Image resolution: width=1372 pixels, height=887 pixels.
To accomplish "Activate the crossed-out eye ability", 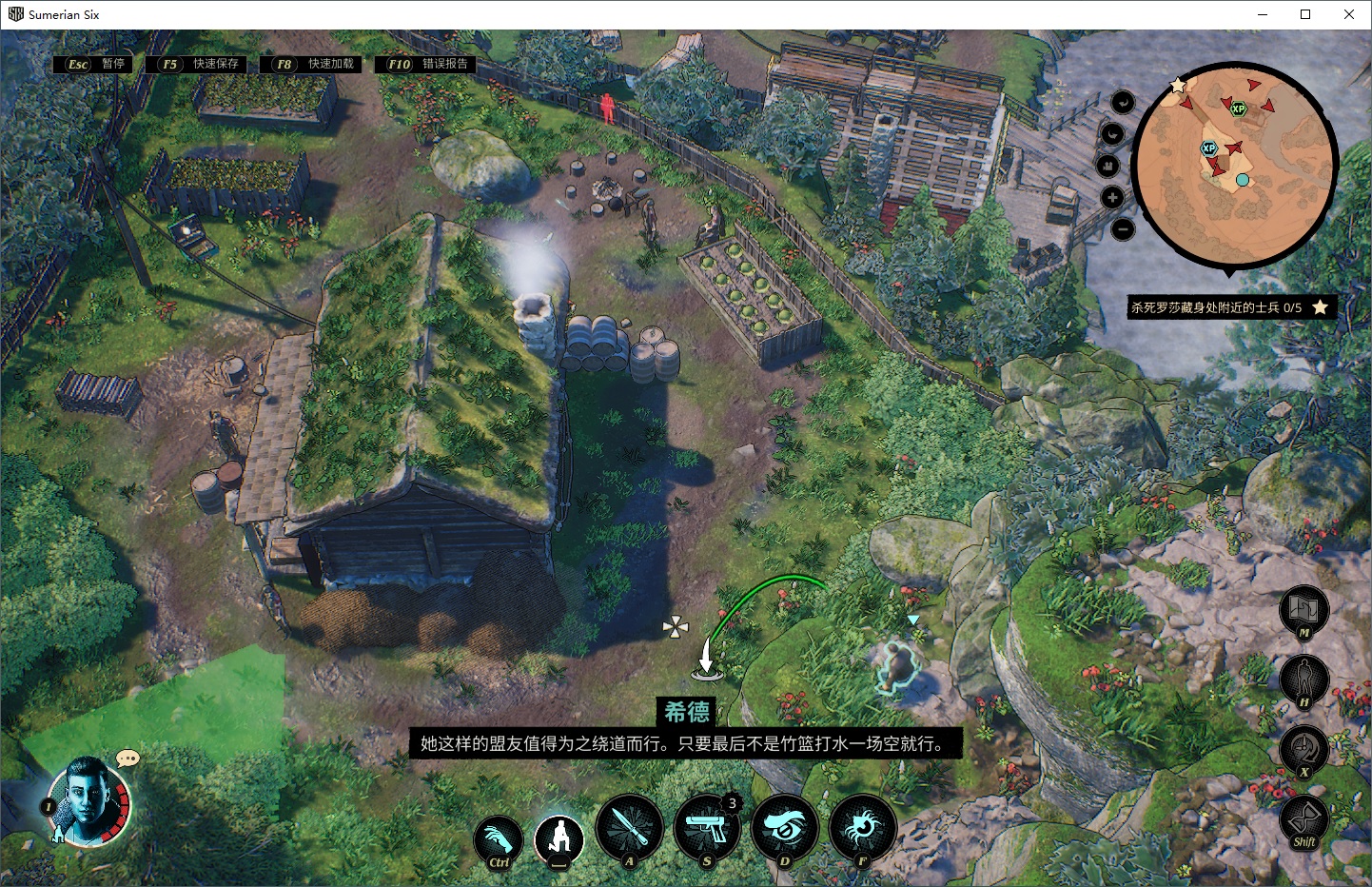I will [x=785, y=828].
